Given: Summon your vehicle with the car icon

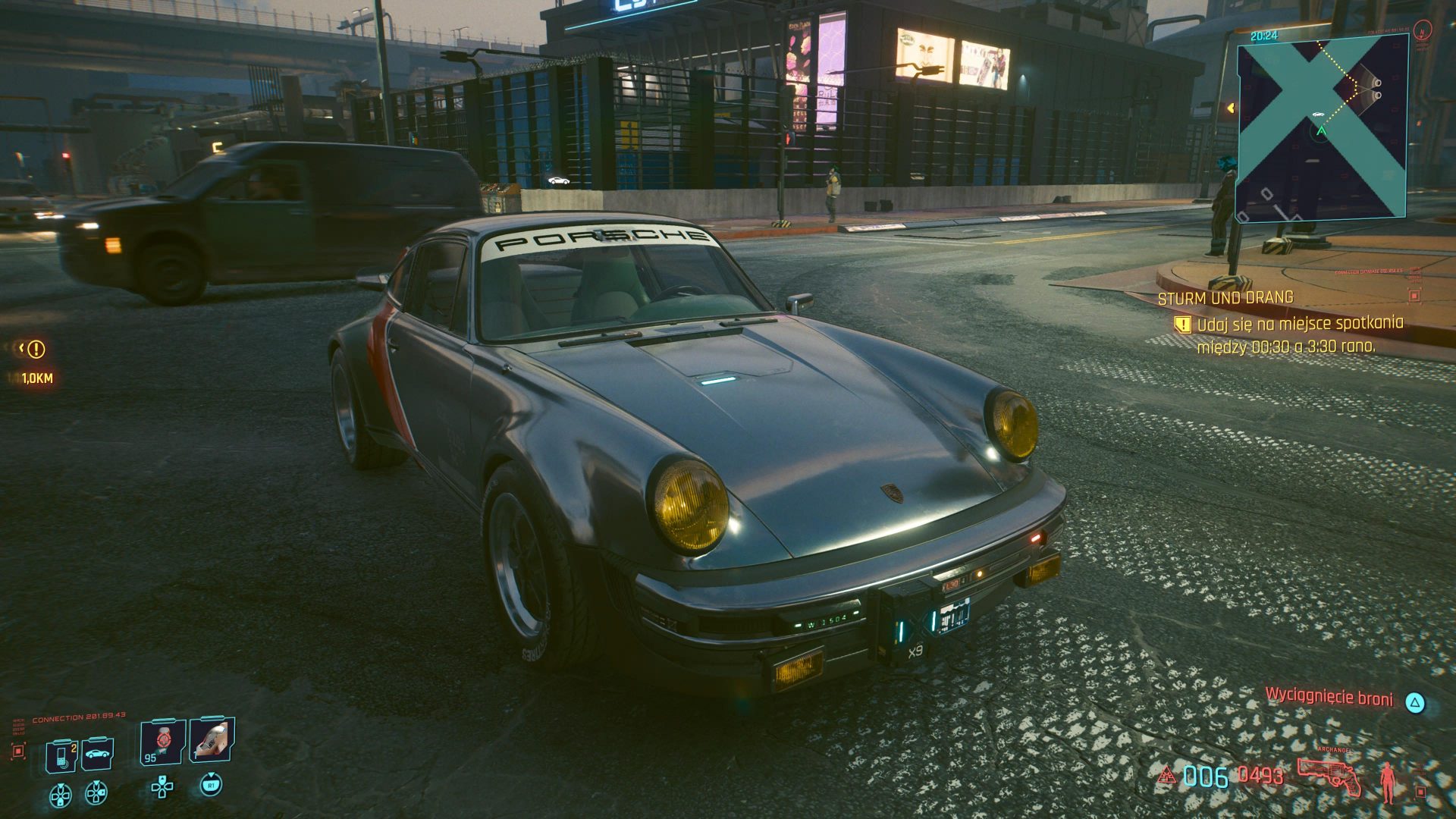Looking at the screenshot, I should 99,753.
